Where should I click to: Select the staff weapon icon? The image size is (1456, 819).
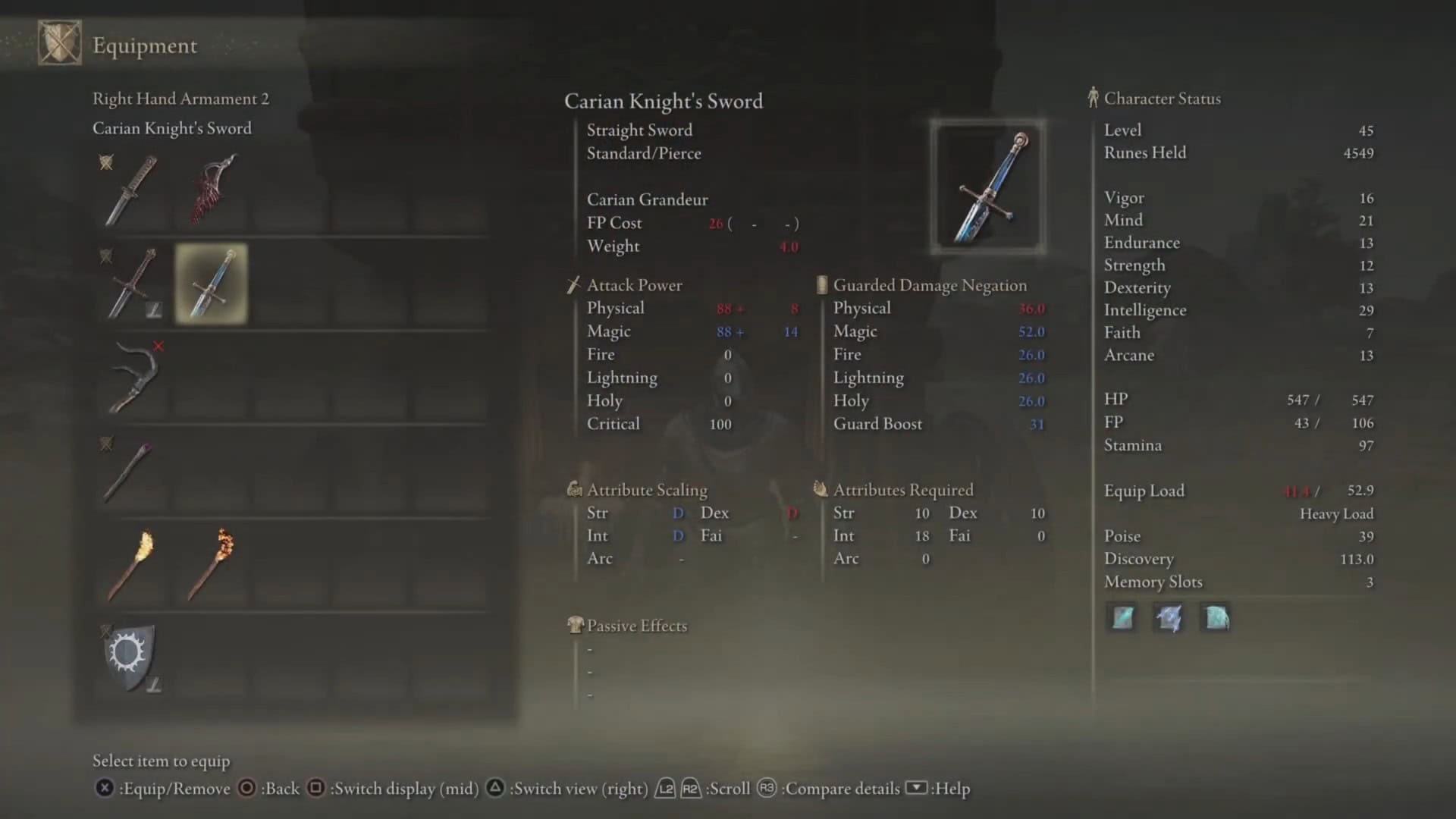(x=130, y=470)
